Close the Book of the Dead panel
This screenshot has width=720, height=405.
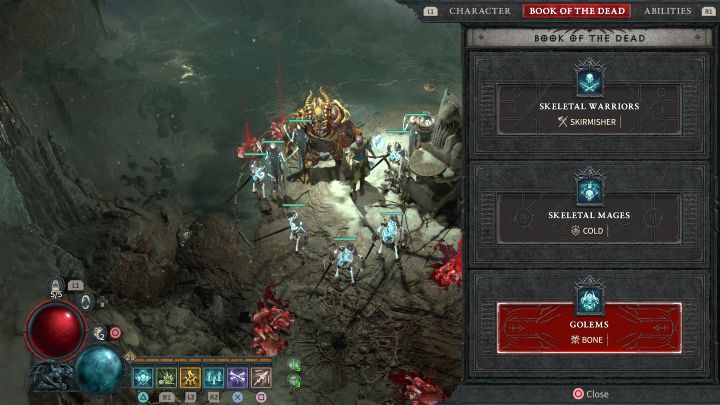[x=589, y=394]
